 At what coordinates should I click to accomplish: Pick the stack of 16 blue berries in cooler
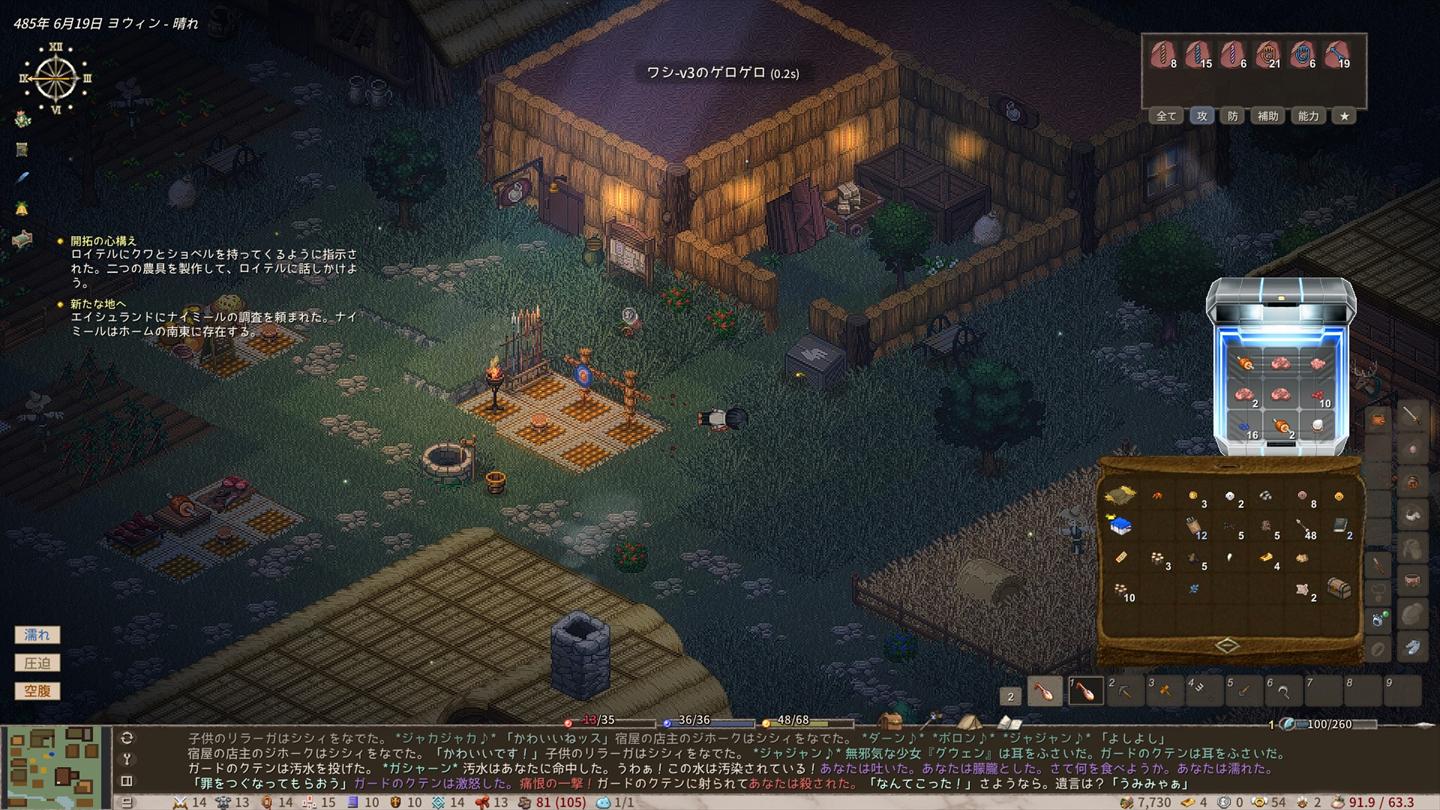(x=1245, y=426)
